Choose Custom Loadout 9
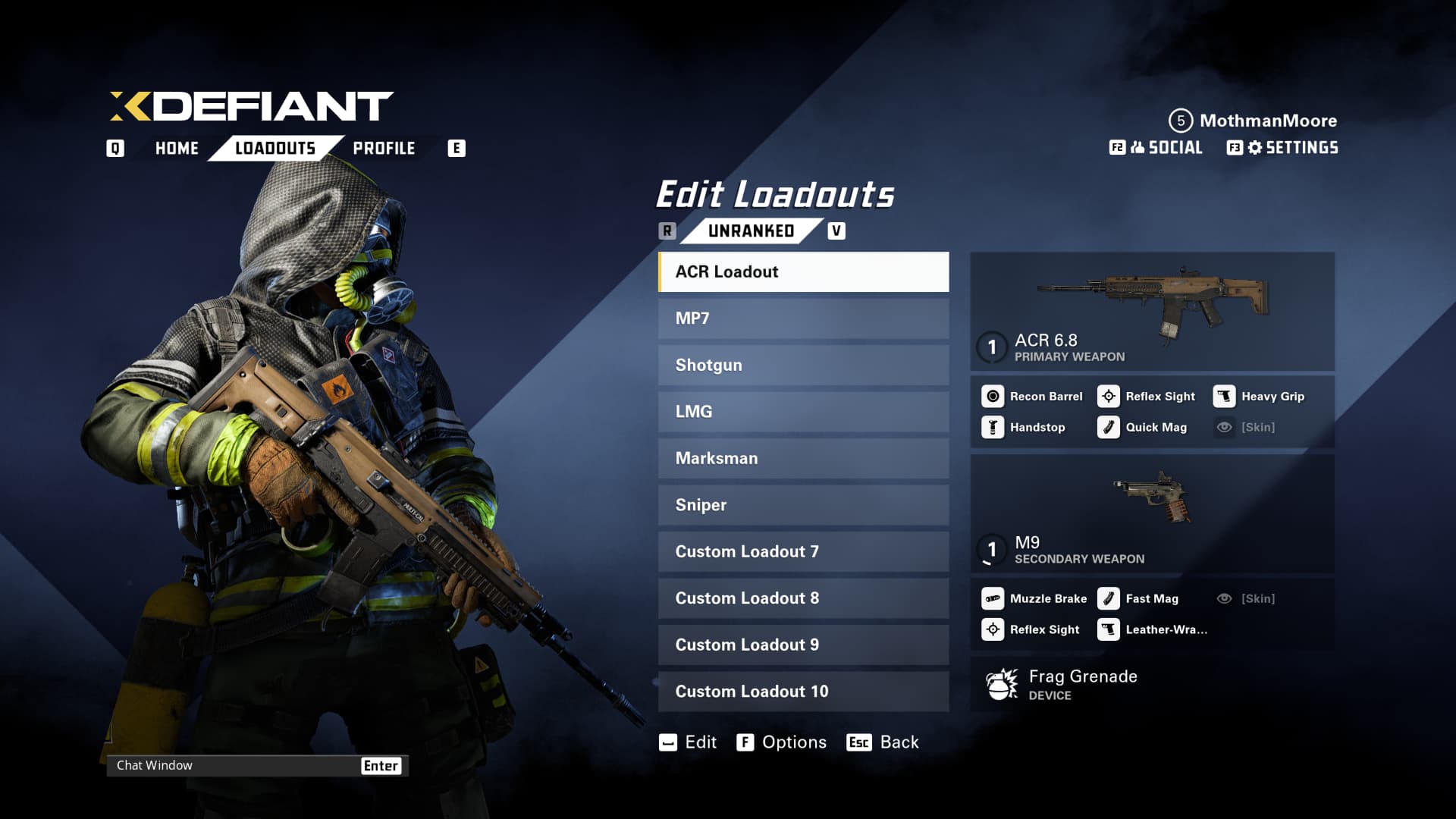Viewport: 1456px width, 819px height. pos(803,645)
